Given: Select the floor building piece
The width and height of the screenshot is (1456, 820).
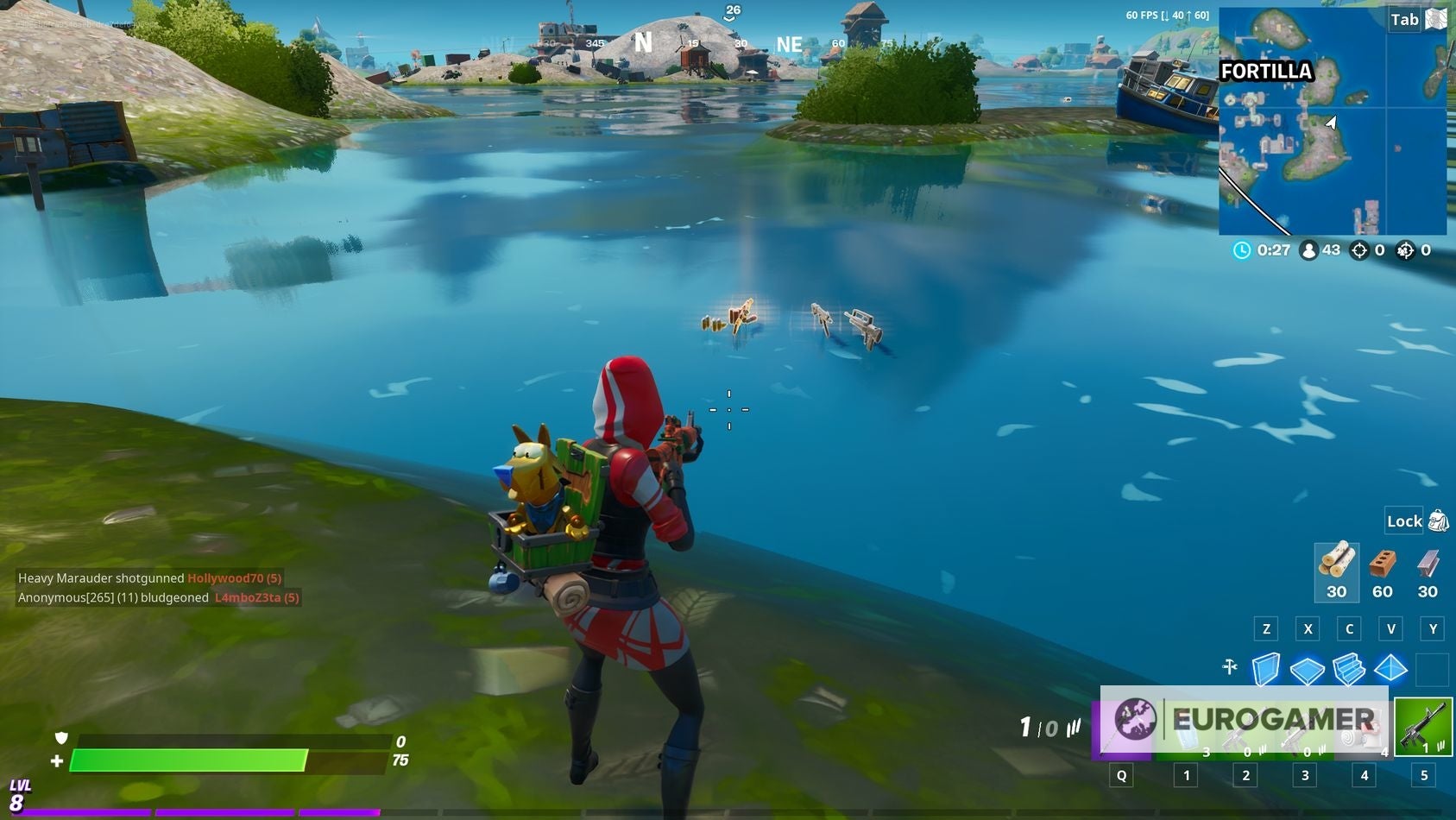Looking at the screenshot, I should pyautogui.click(x=1308, y=669).
